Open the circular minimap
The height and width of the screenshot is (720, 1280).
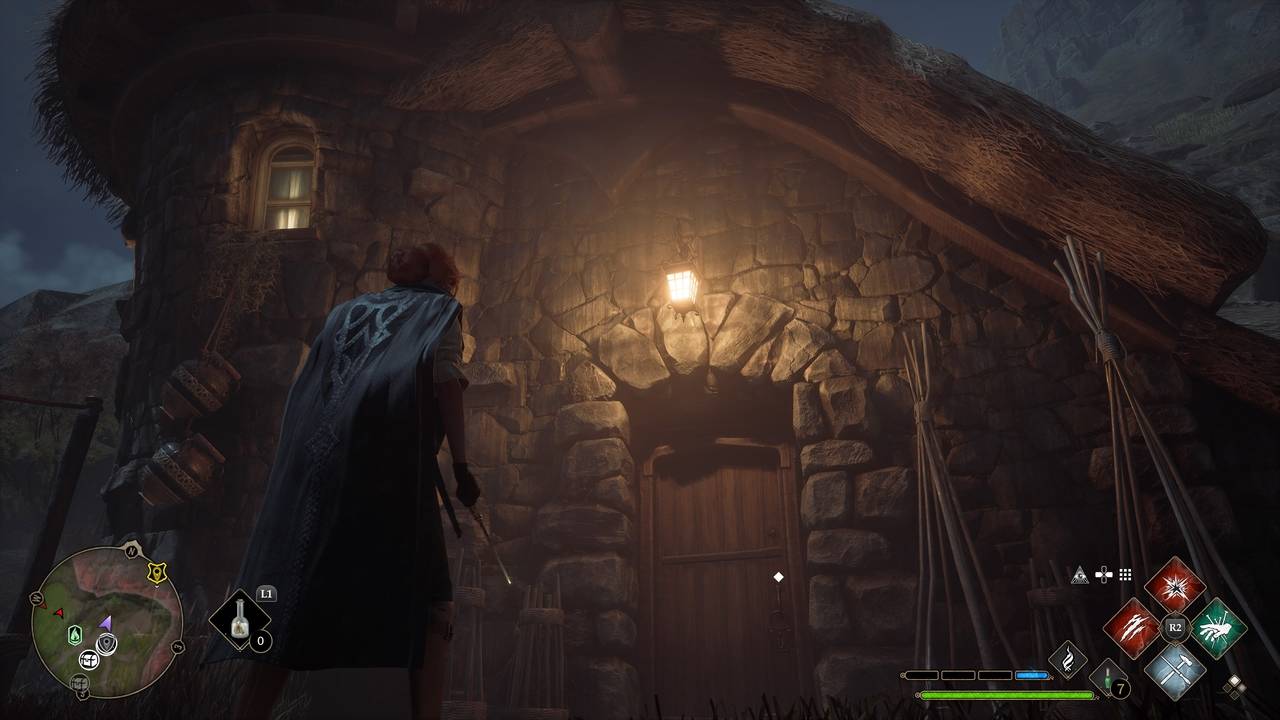pyautogui.click(x=106, y=622)
